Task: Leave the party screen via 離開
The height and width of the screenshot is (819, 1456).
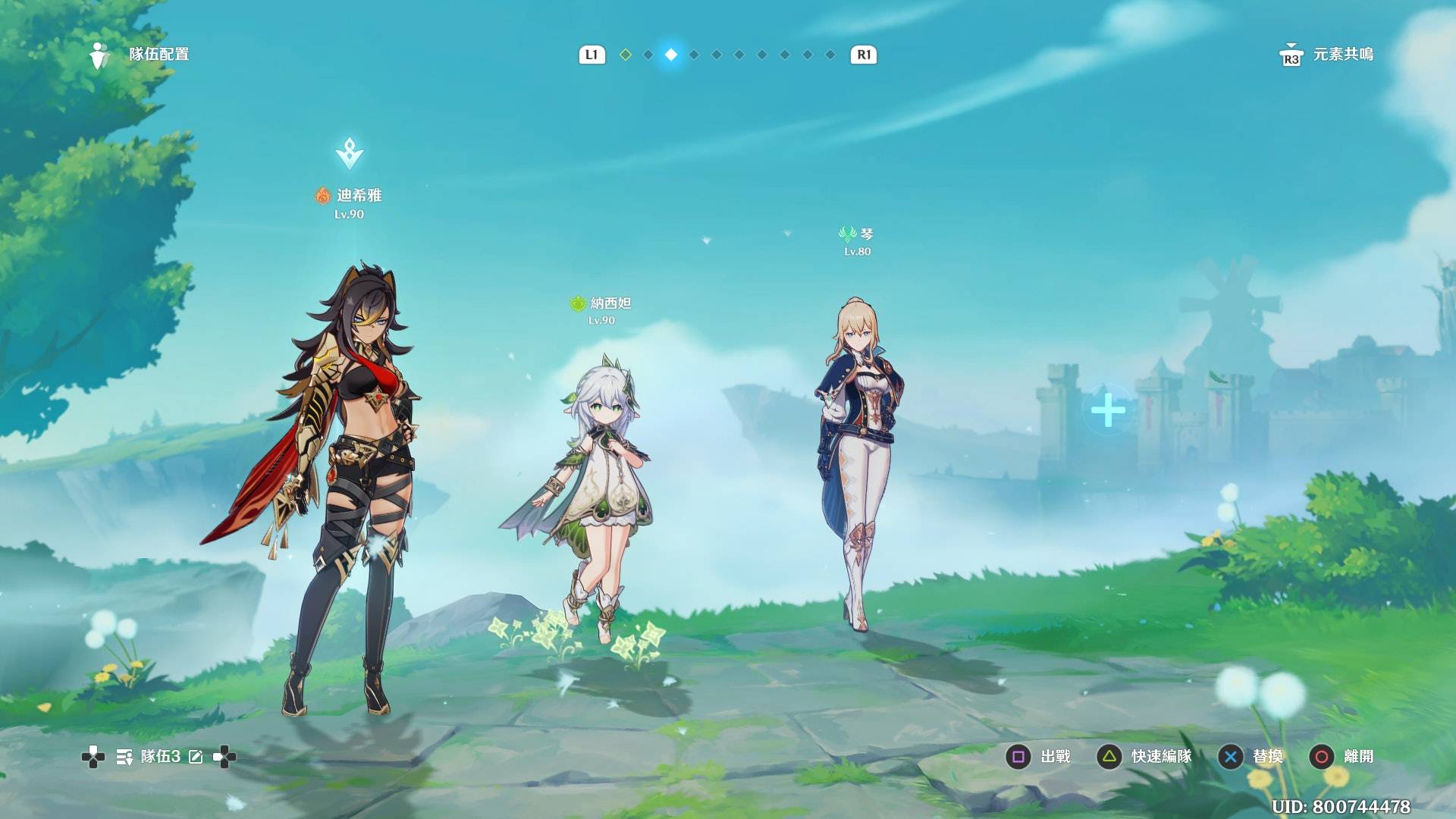Action: click(x=1341, y=757)
